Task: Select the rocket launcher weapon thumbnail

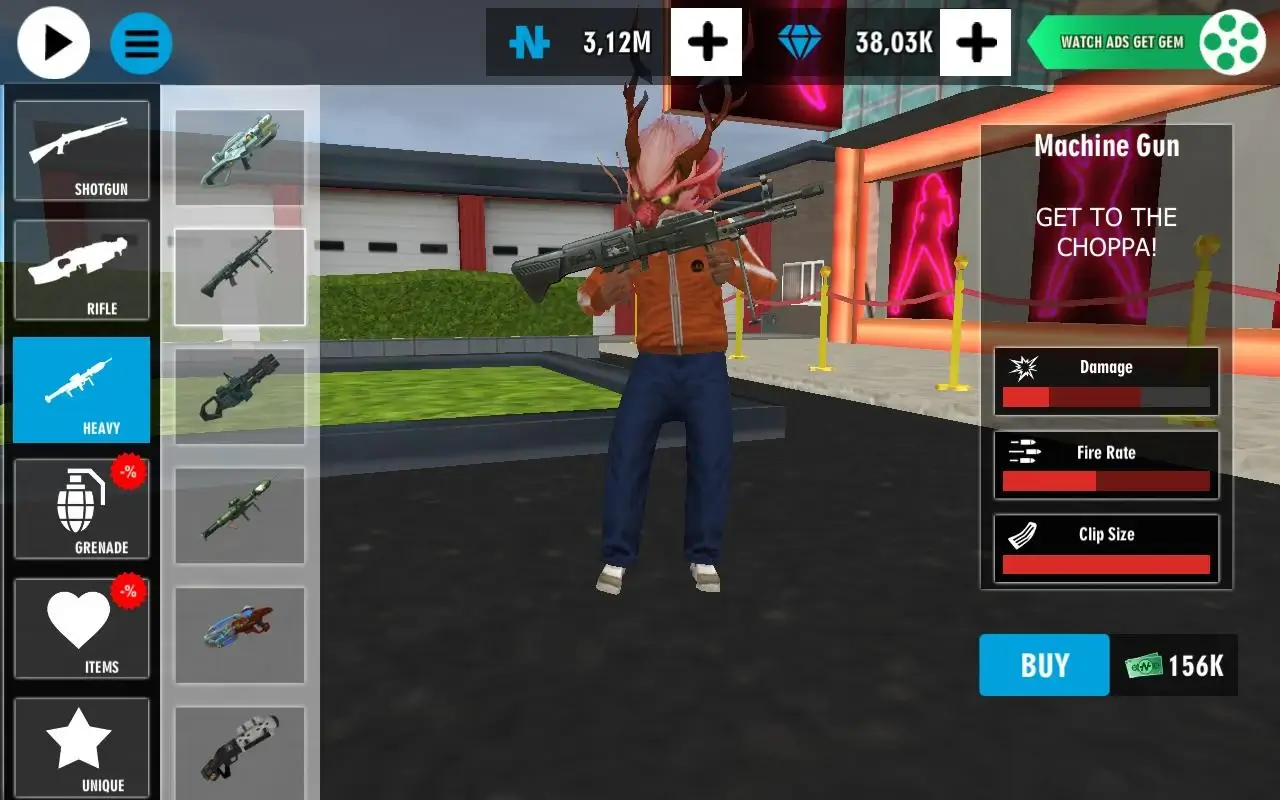Action: (239, 516)
